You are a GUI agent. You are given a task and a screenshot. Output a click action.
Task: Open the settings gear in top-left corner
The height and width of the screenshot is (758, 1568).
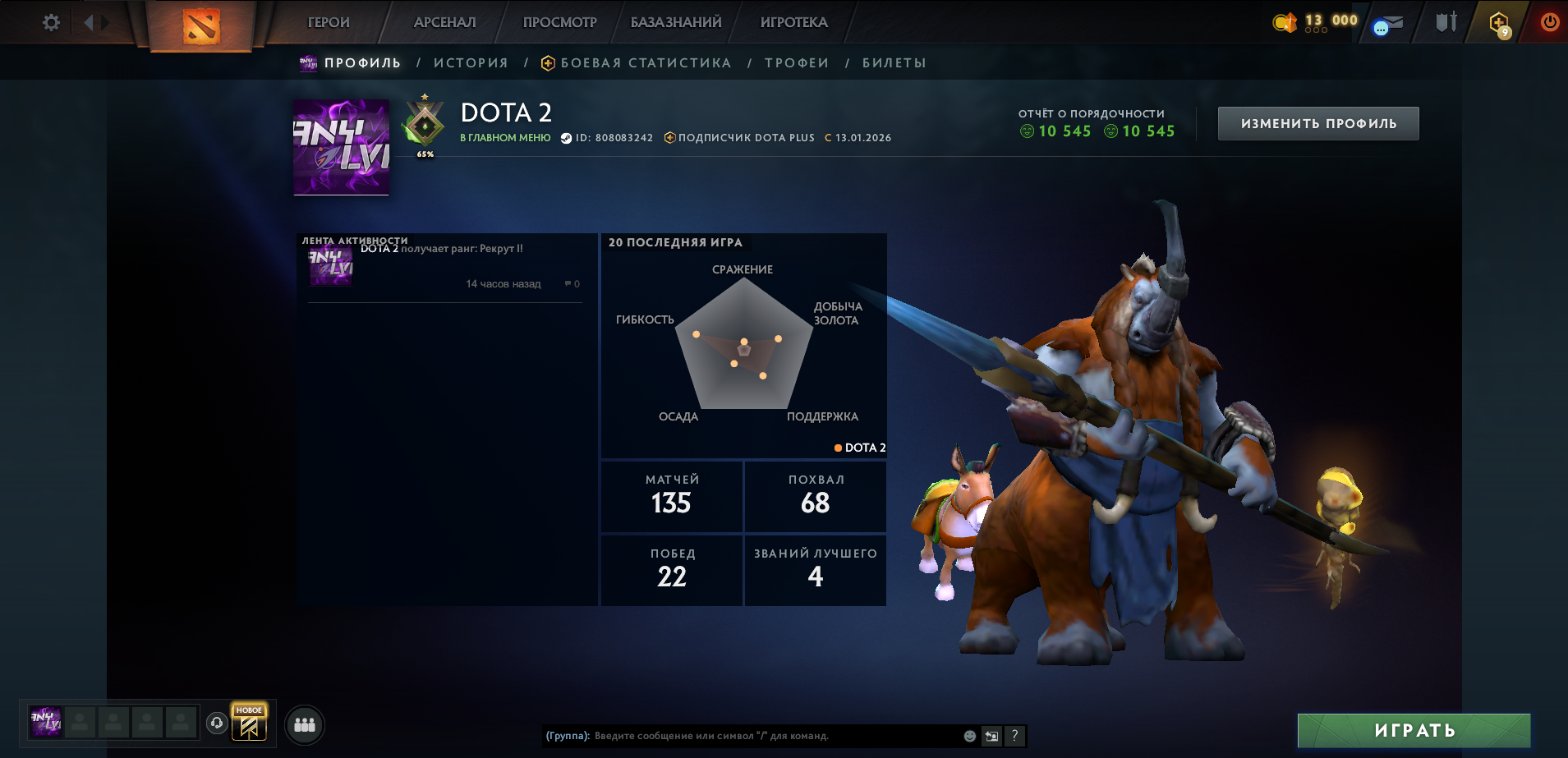(x=50, y=22)
